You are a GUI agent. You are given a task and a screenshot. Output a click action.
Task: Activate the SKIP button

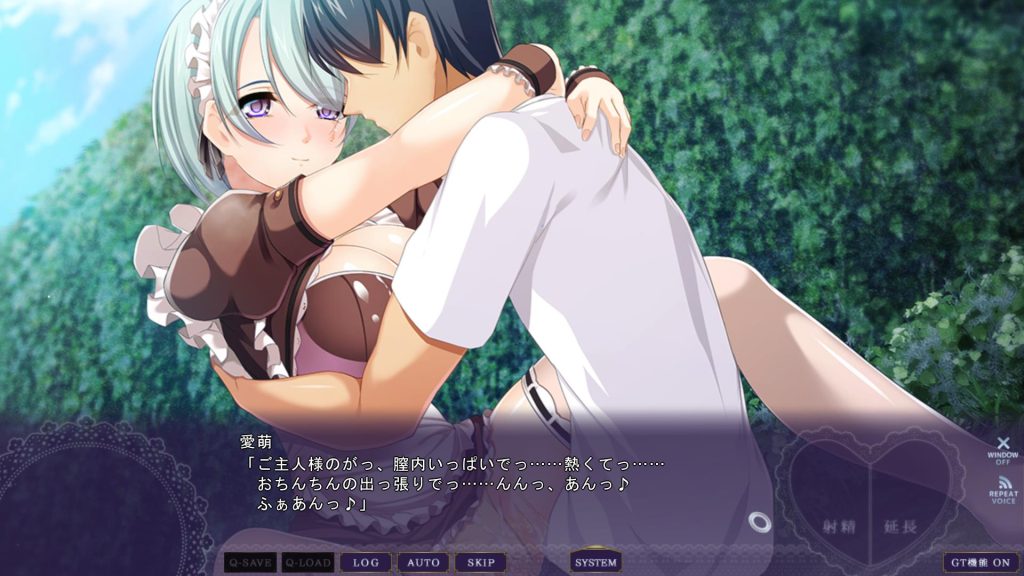481,563
